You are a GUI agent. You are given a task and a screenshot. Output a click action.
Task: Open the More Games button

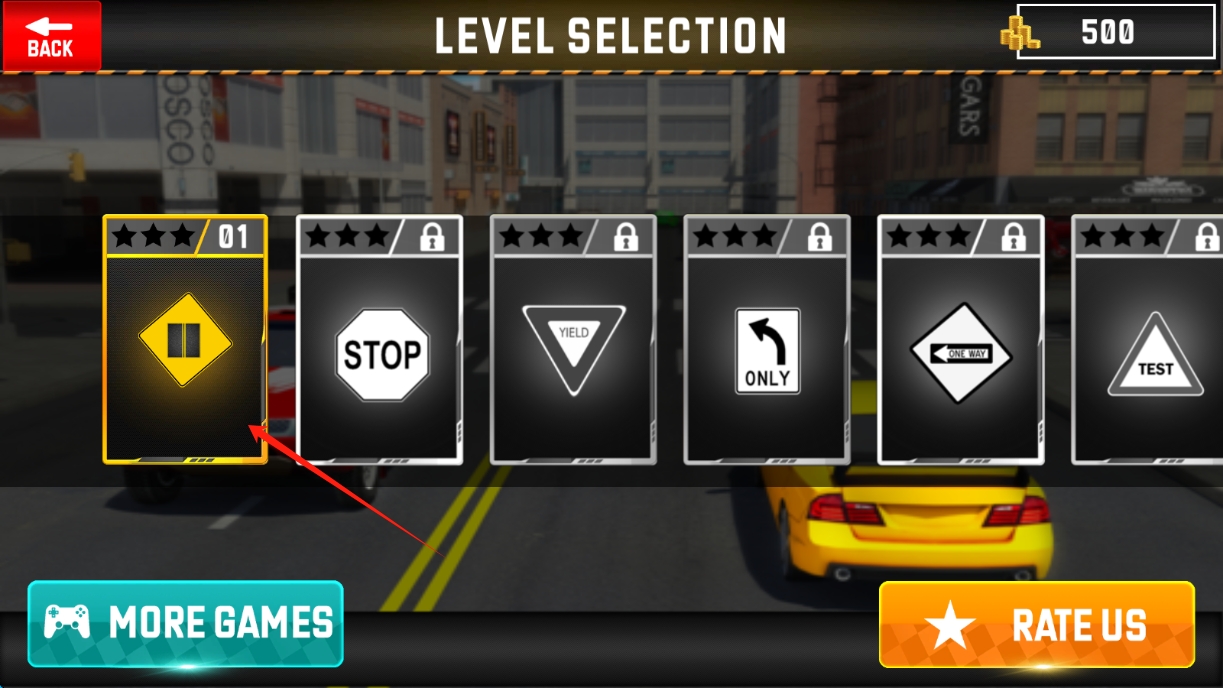(x=186, y=623)
